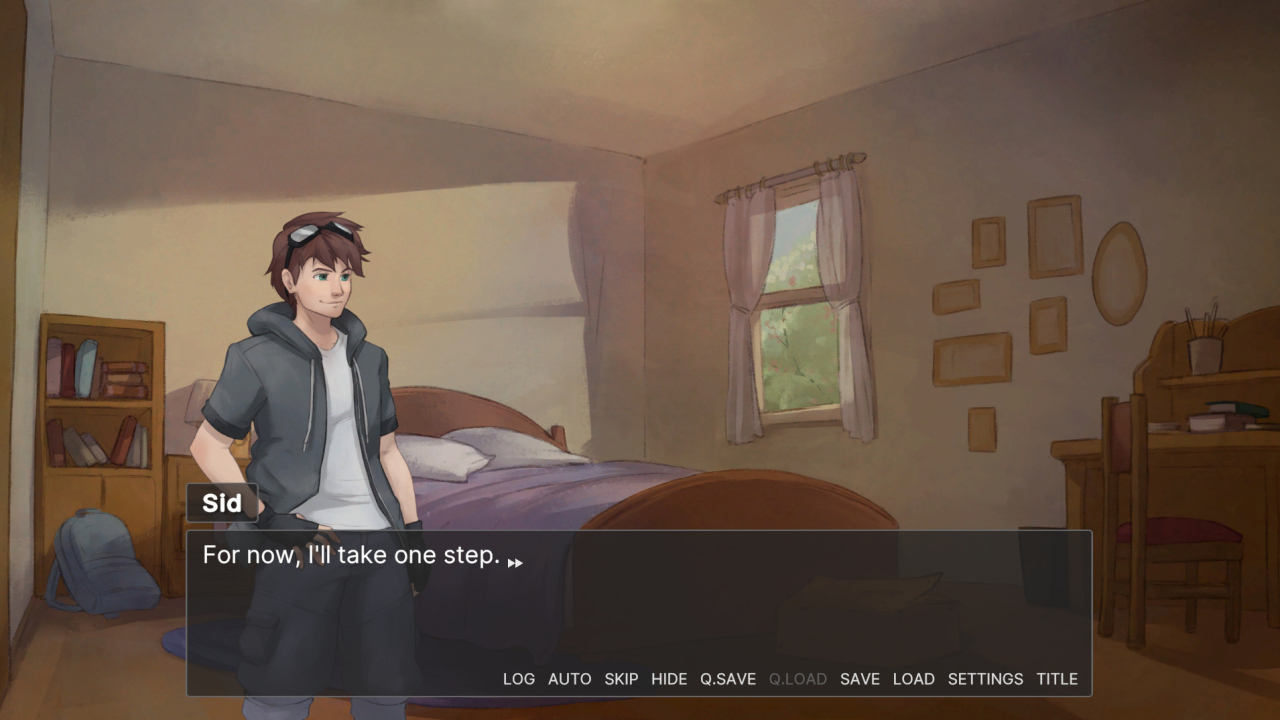Open the SAVE menu
Screen dimensions: 1280x720
(859, 679)
